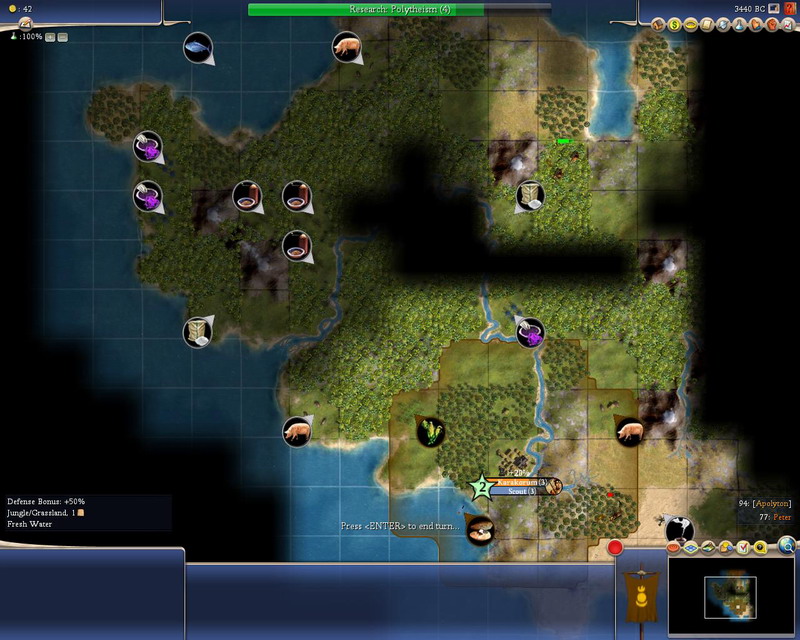Screen dimensions: 800x640
Task: Open the civics advisor ring icon
Action: [x=690, y=24]
